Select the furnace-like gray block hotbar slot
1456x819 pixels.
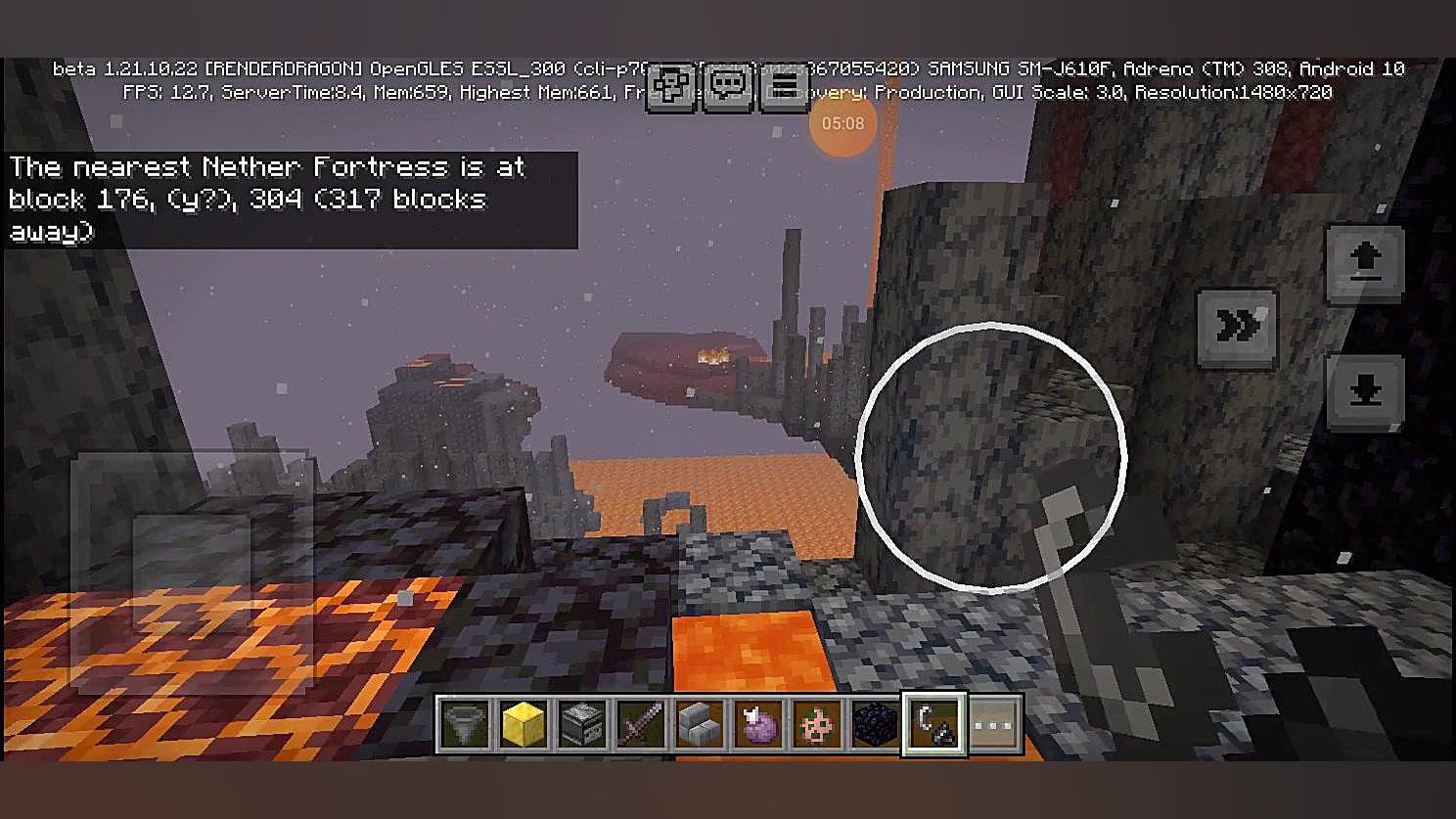coord(582,726)
